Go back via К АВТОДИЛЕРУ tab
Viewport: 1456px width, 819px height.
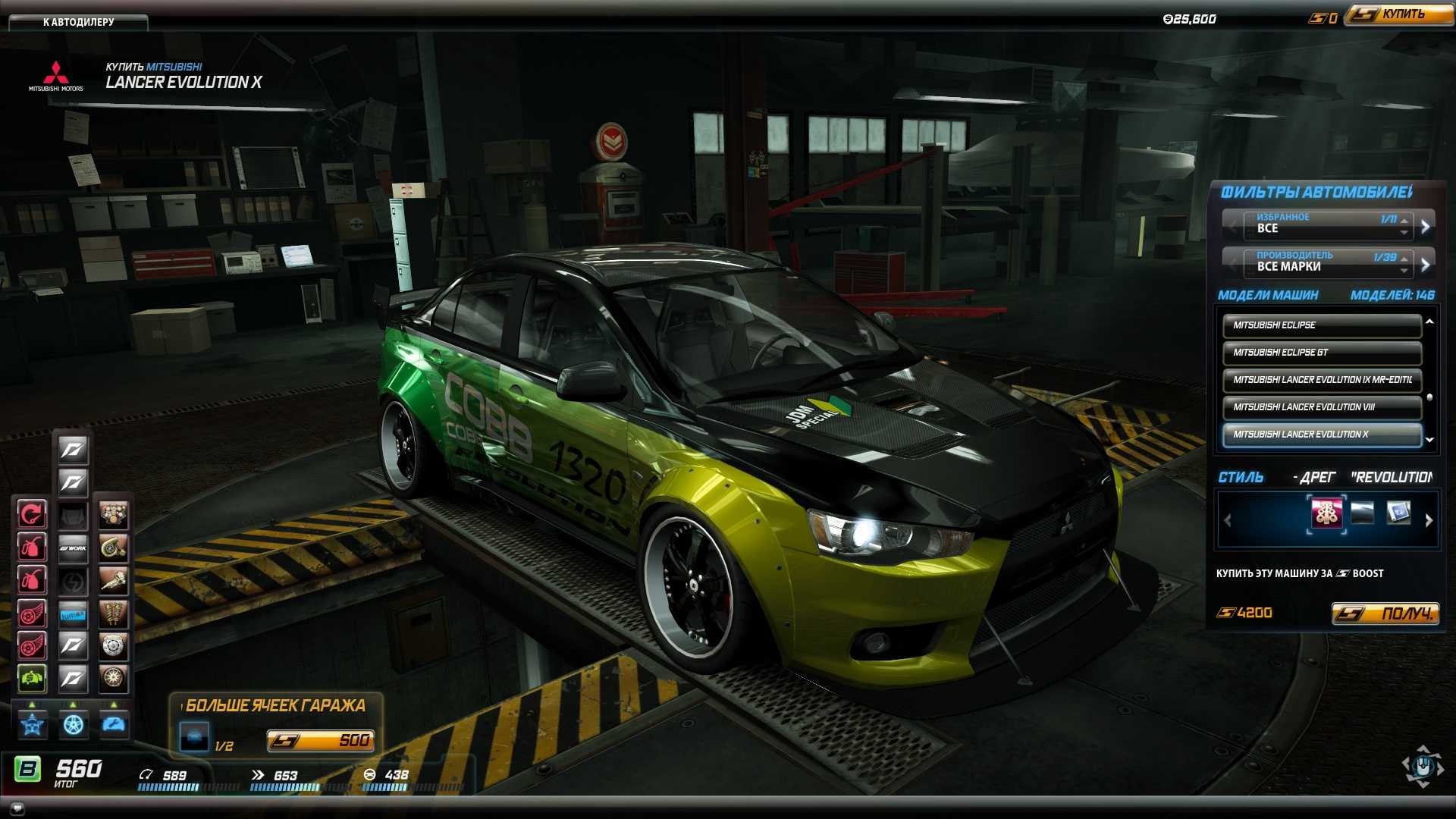pos(78,22)
